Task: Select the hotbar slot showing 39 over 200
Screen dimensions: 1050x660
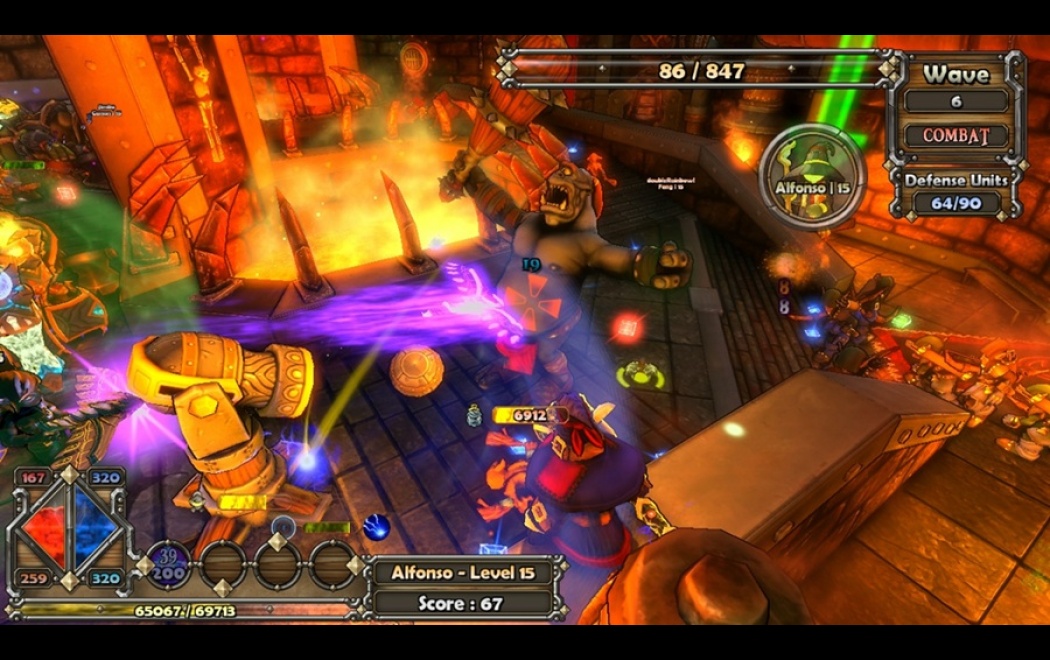Action: pyautogui.click(x=169, y=564)
